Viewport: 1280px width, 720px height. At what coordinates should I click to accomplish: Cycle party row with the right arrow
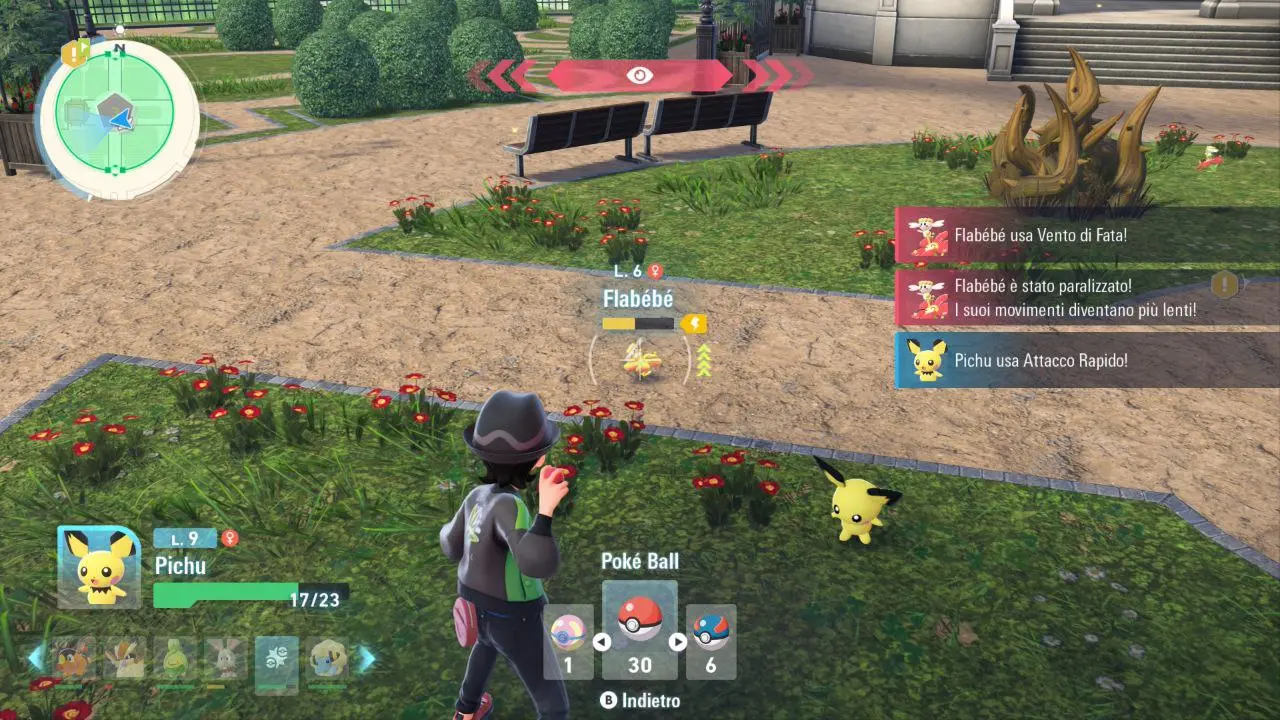pyautogui.click(x=367, y=659)
